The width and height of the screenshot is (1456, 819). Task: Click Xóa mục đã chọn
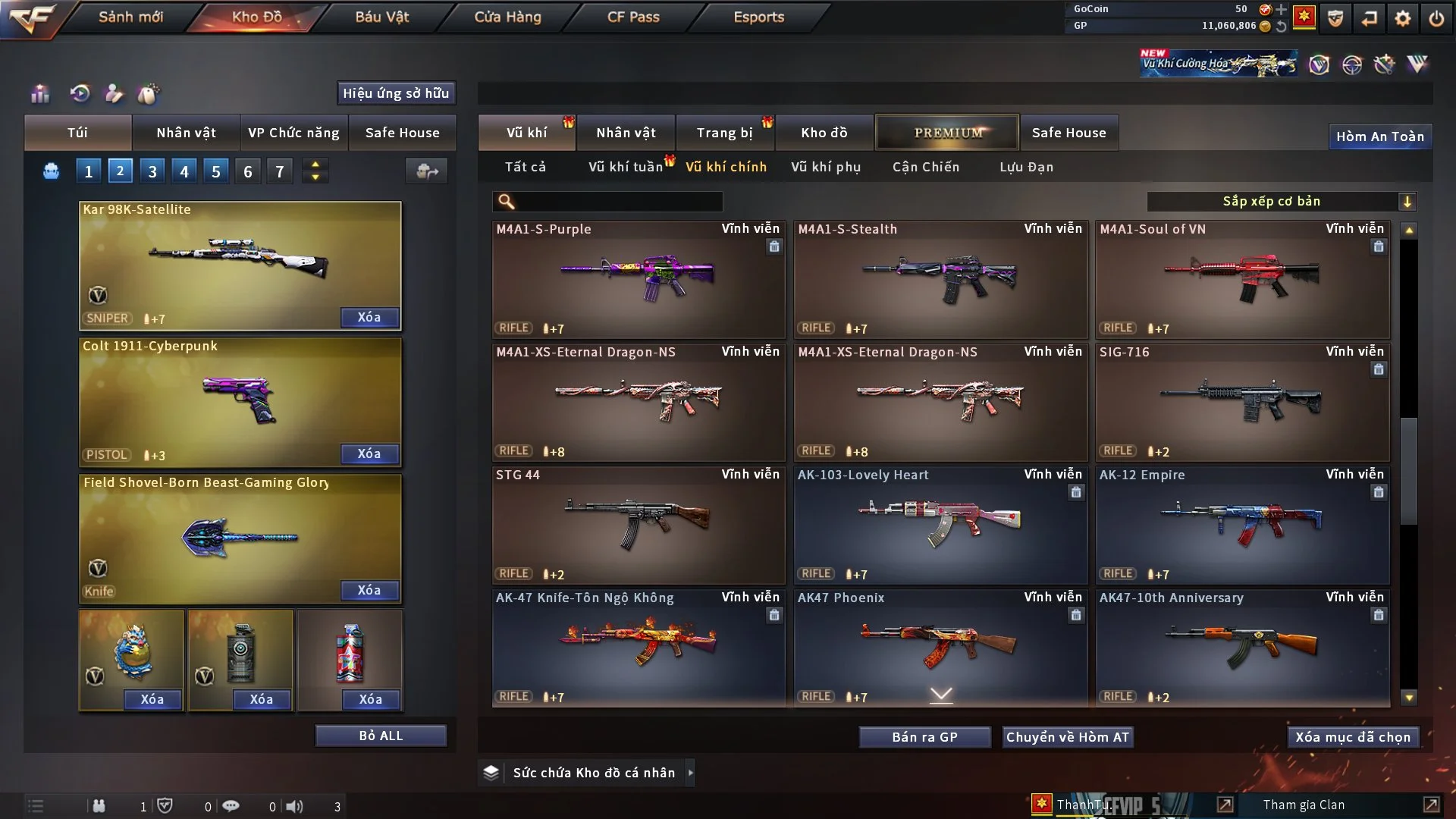1352,737
